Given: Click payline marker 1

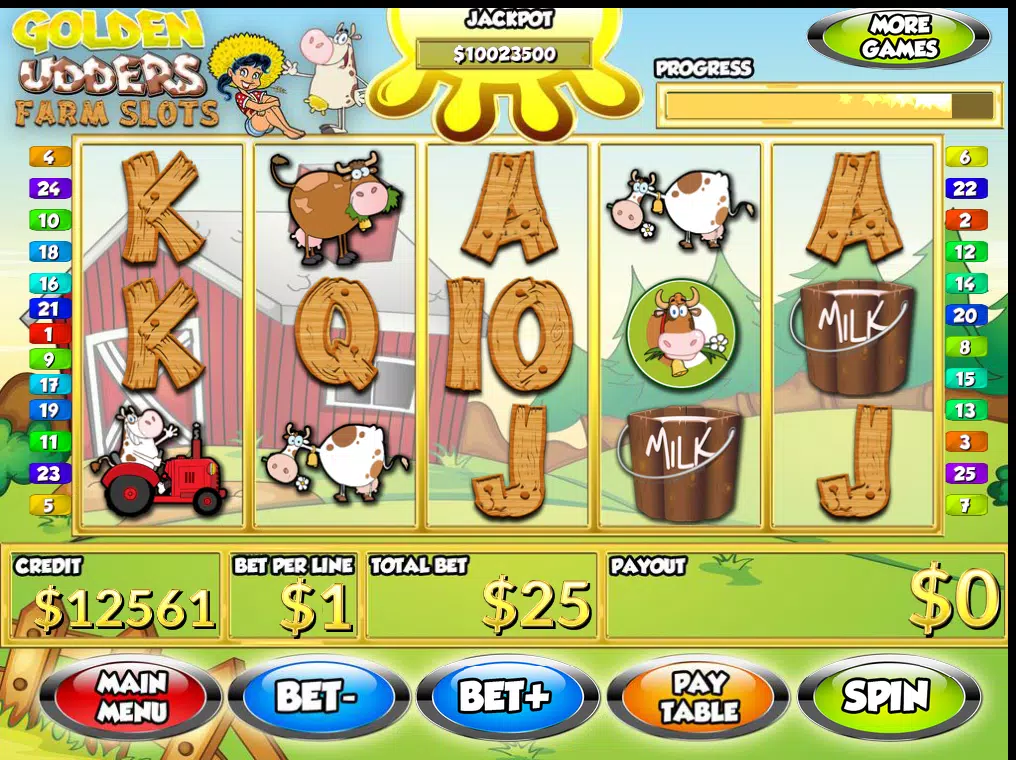Looking at the screenshot, I should pos(49,334).
